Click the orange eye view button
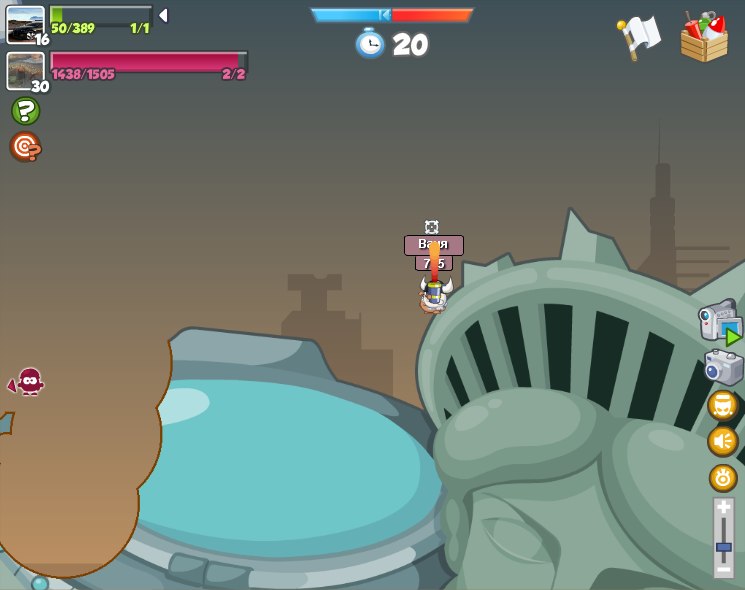This screenshot has height=590, width=745. (723, 478)
